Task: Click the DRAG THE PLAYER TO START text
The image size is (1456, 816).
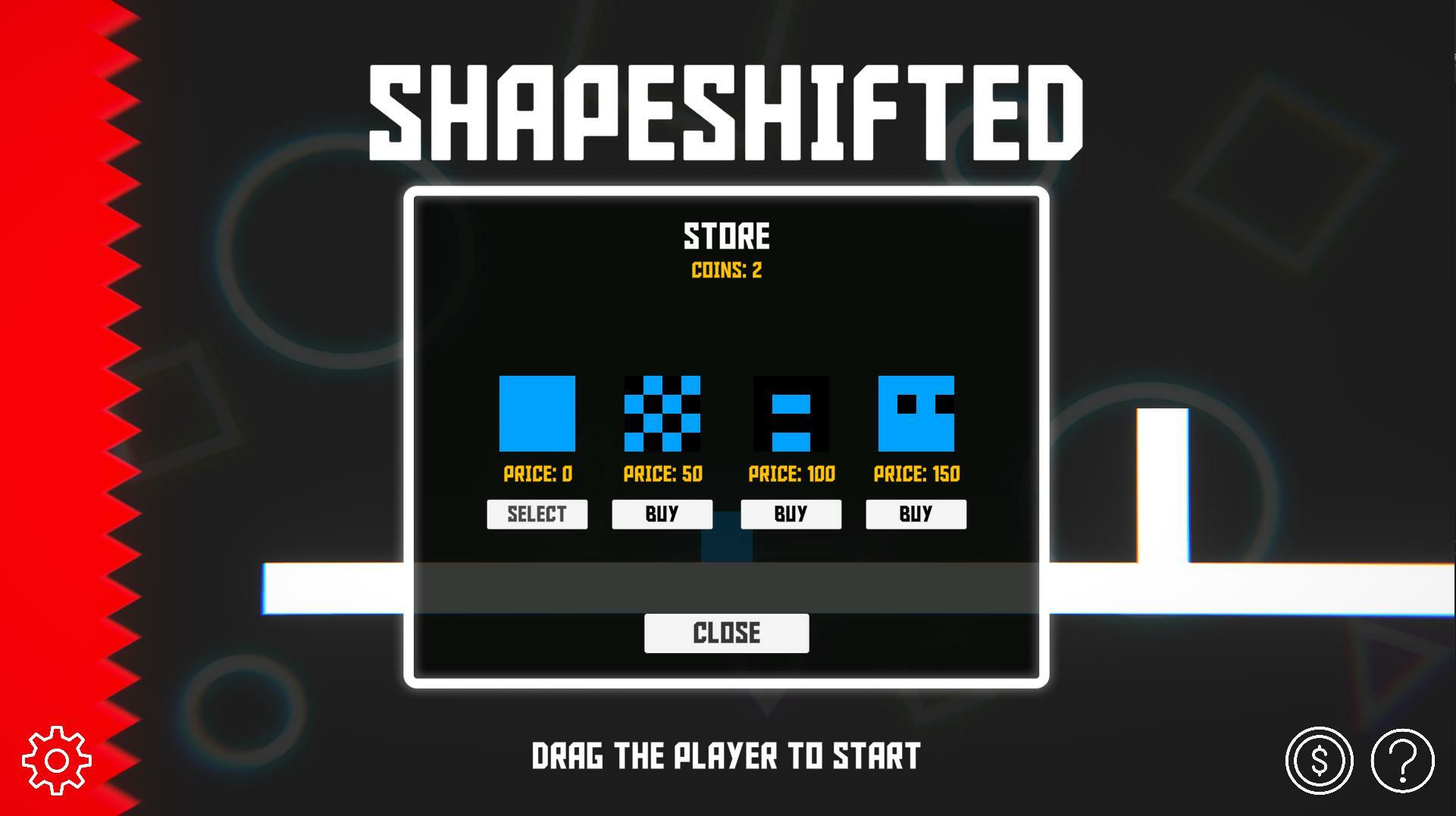Action: pos(725,755)
